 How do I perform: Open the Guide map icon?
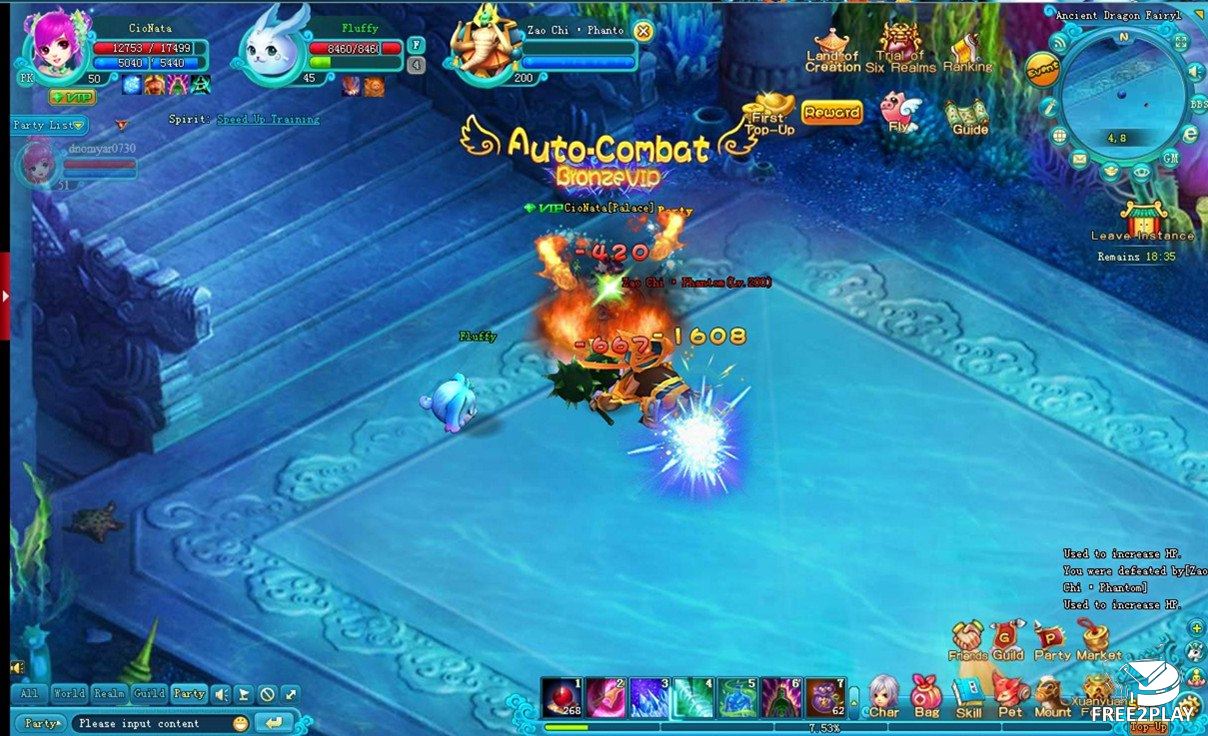pyautogui.click(x=969, y=115)
